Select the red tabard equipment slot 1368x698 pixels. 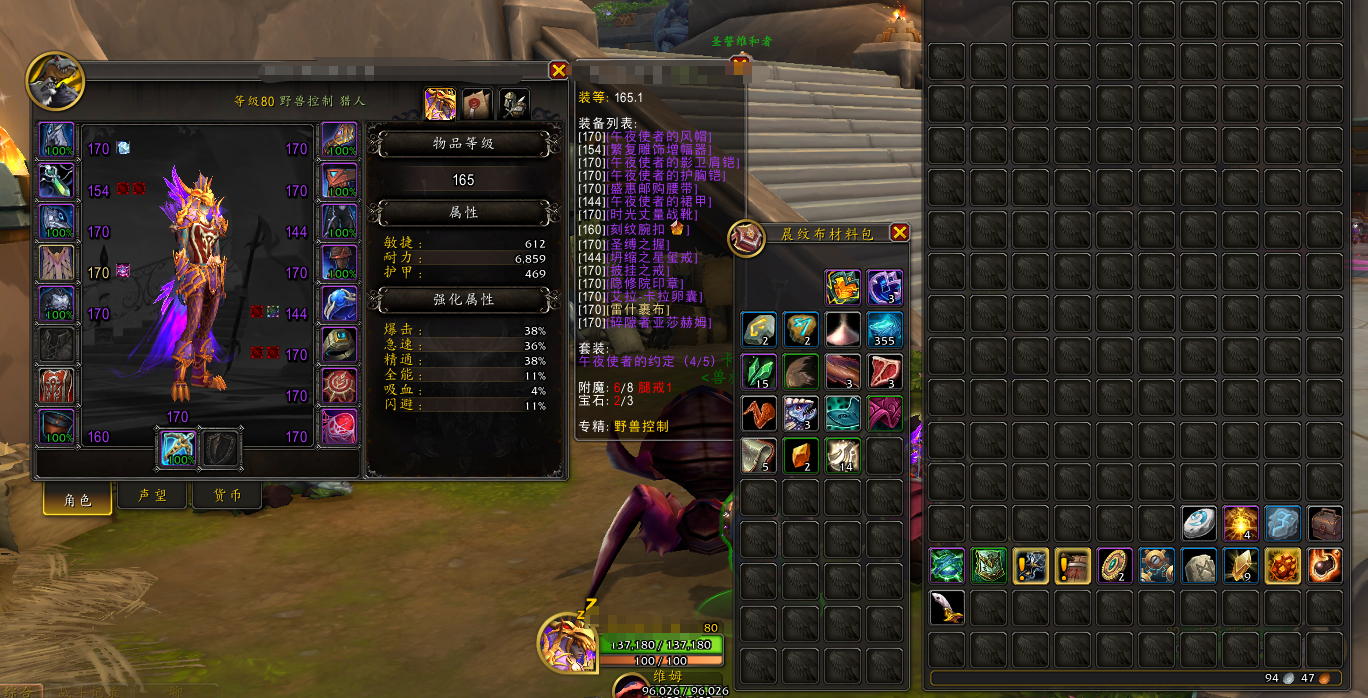(x=57, y=386)
